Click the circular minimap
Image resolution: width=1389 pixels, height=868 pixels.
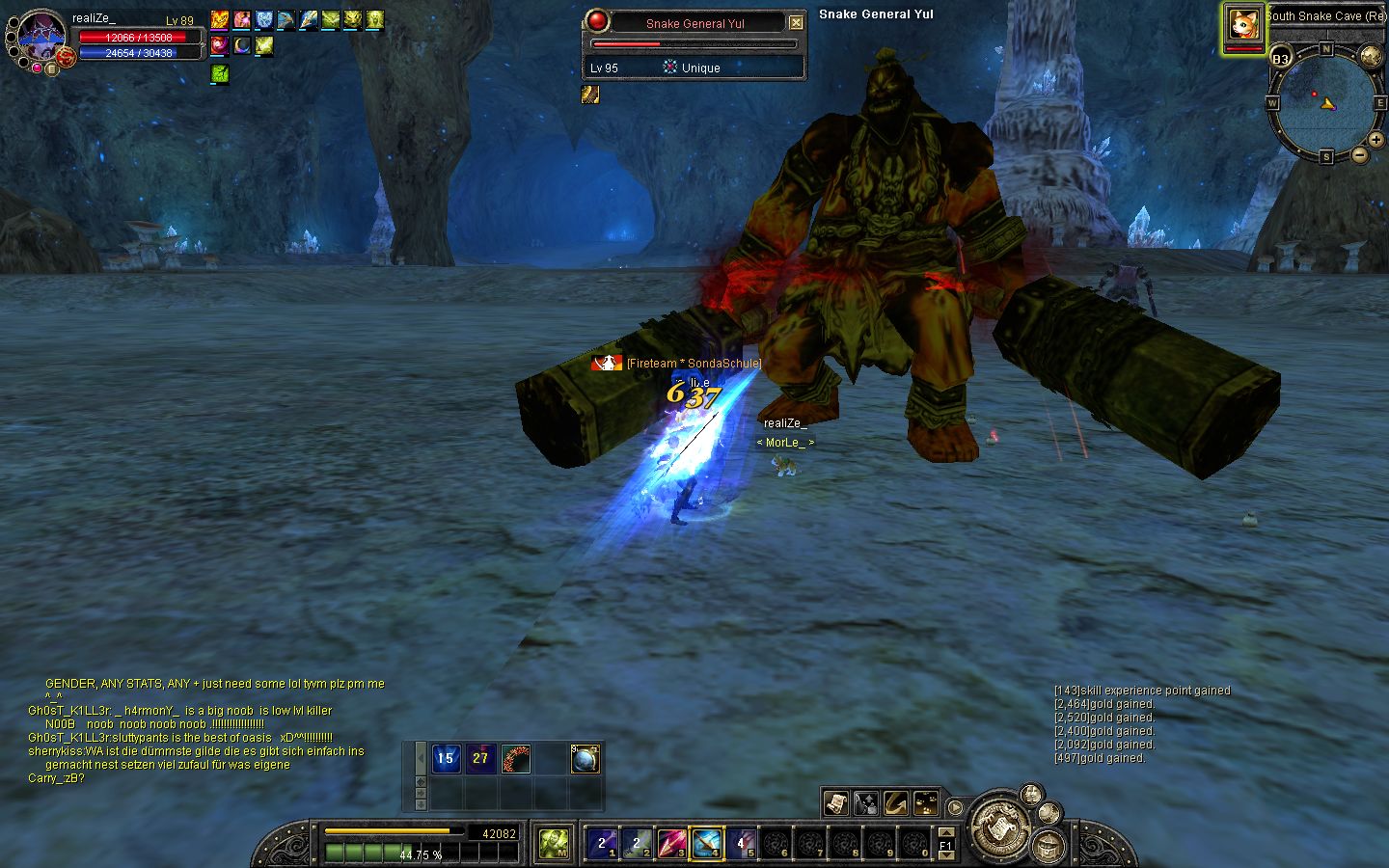pyautogui.click(x=1324, y=102)
